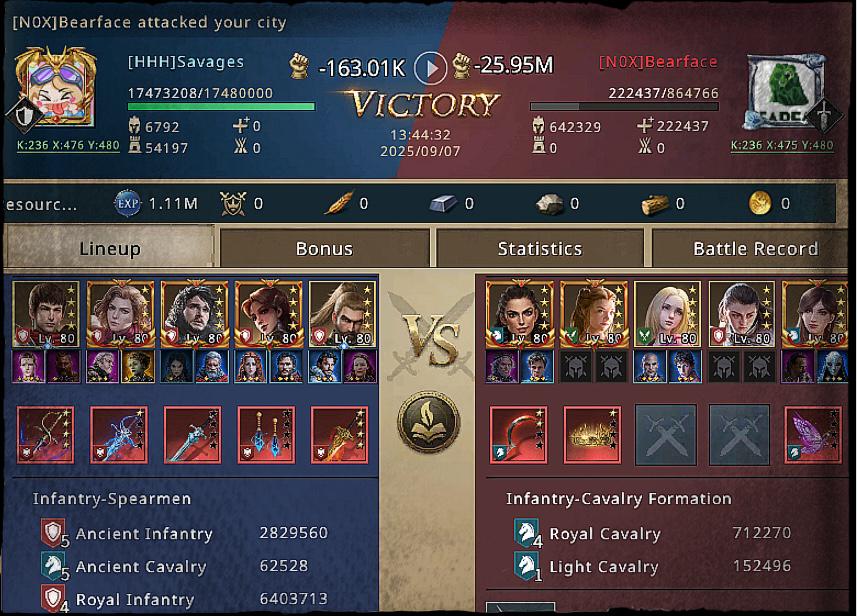Screen dimensions: 858x616
Task: Inspect the golden crown gear slot
Action: (592, 435)
